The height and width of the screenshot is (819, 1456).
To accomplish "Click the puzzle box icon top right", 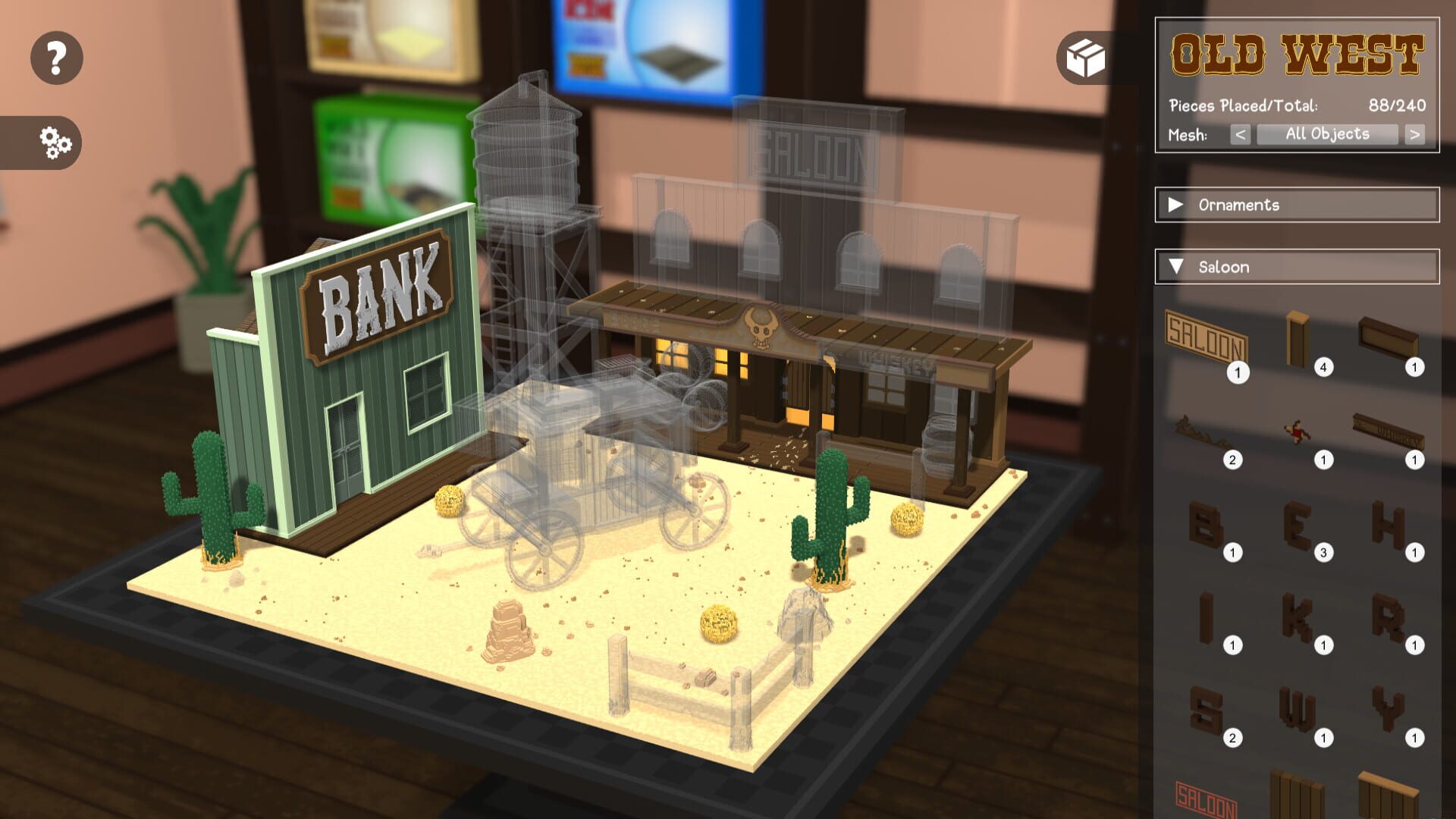I will coord(1087,57).
